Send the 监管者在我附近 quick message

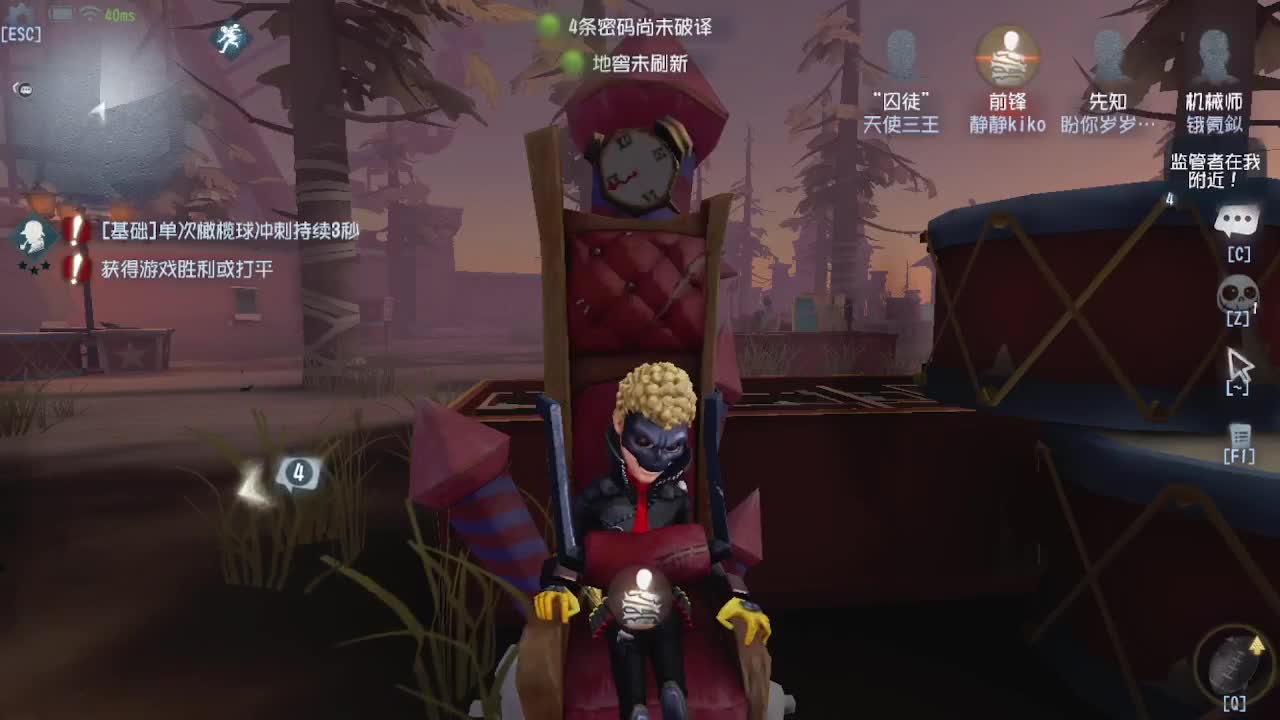[1213, 170]
